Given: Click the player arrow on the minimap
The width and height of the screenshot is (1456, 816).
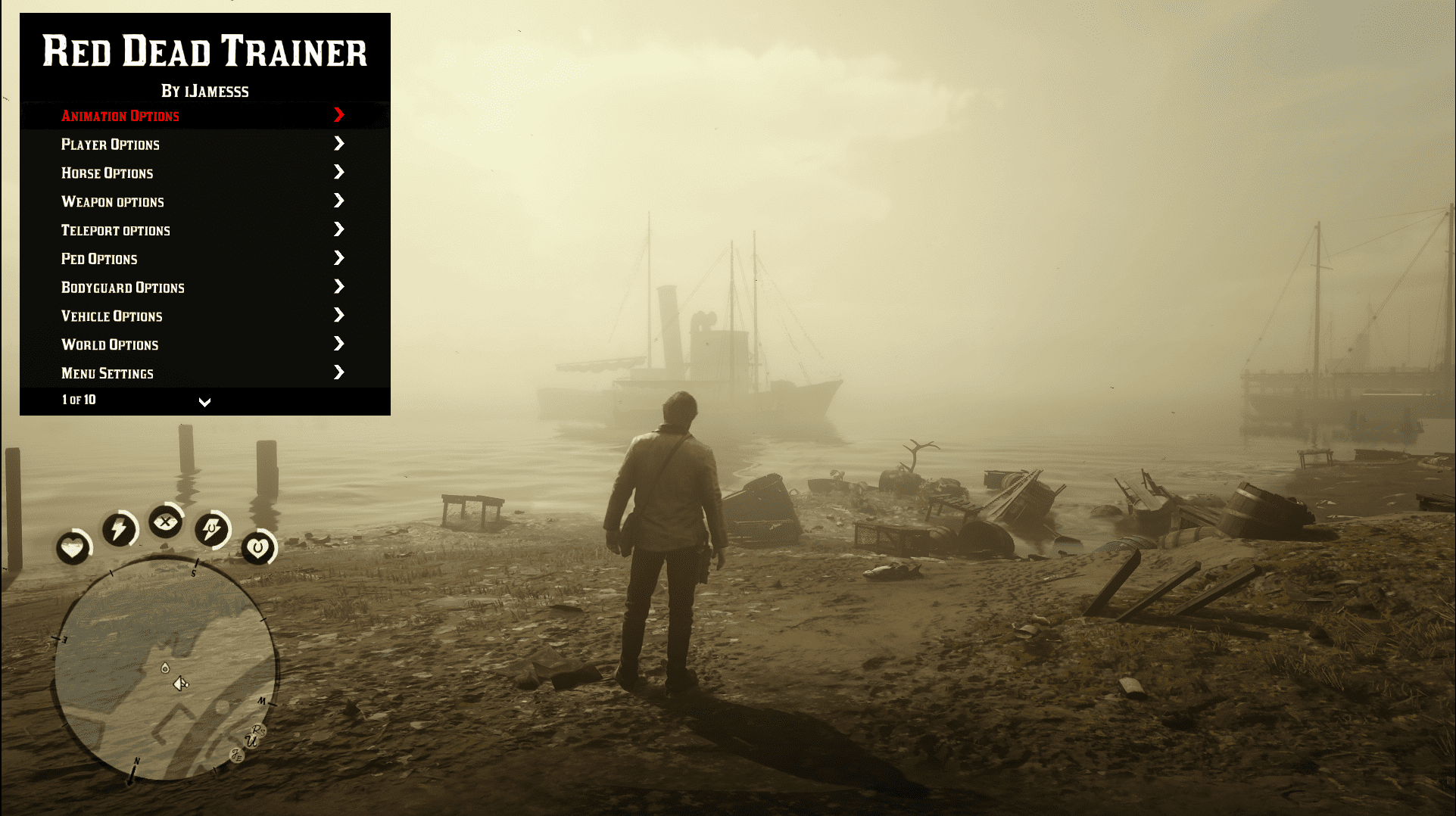Looking at the screenshot, I should click(x=180, y=684).
